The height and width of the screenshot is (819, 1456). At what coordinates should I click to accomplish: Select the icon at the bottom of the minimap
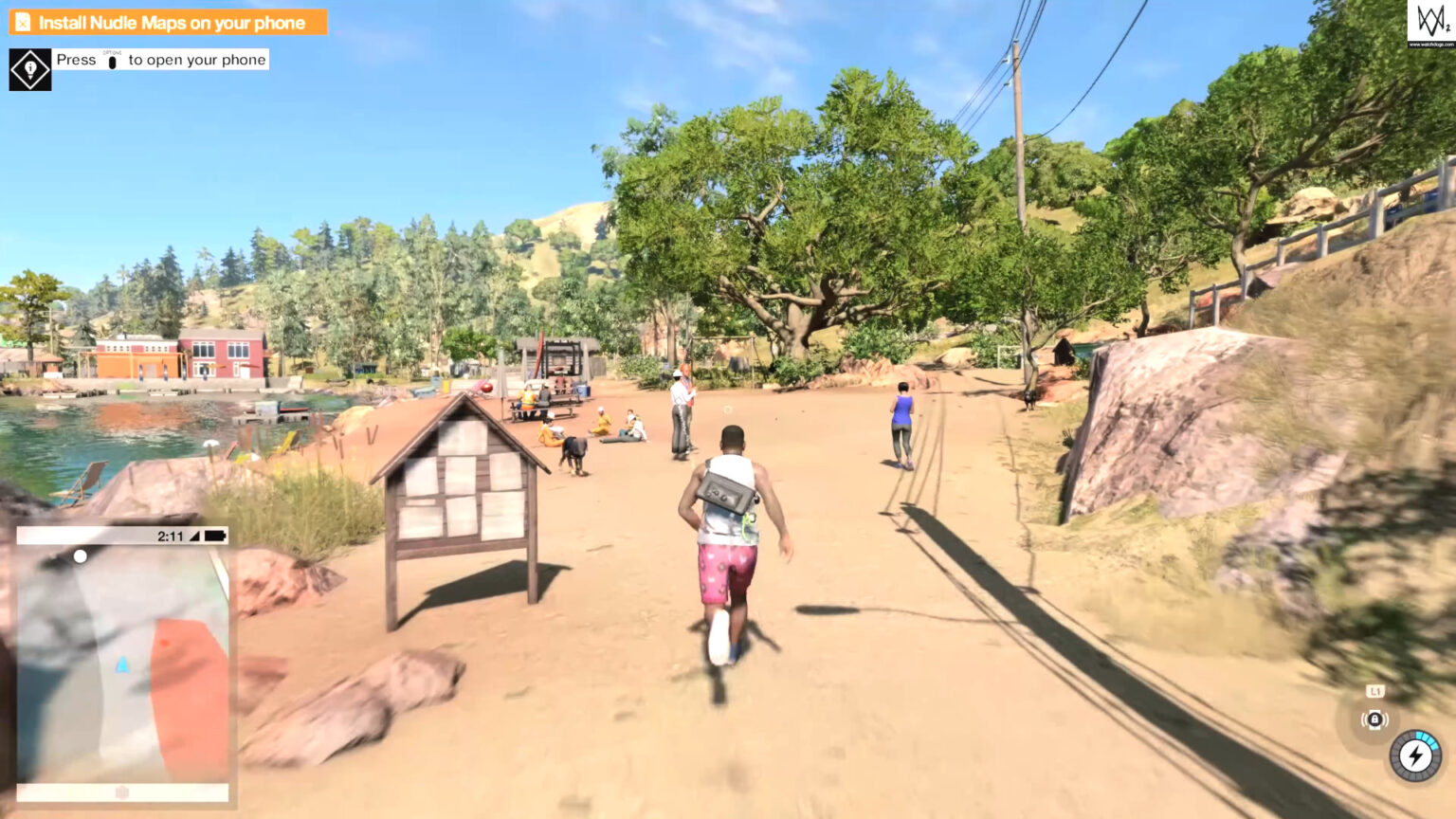pos(123,792)
